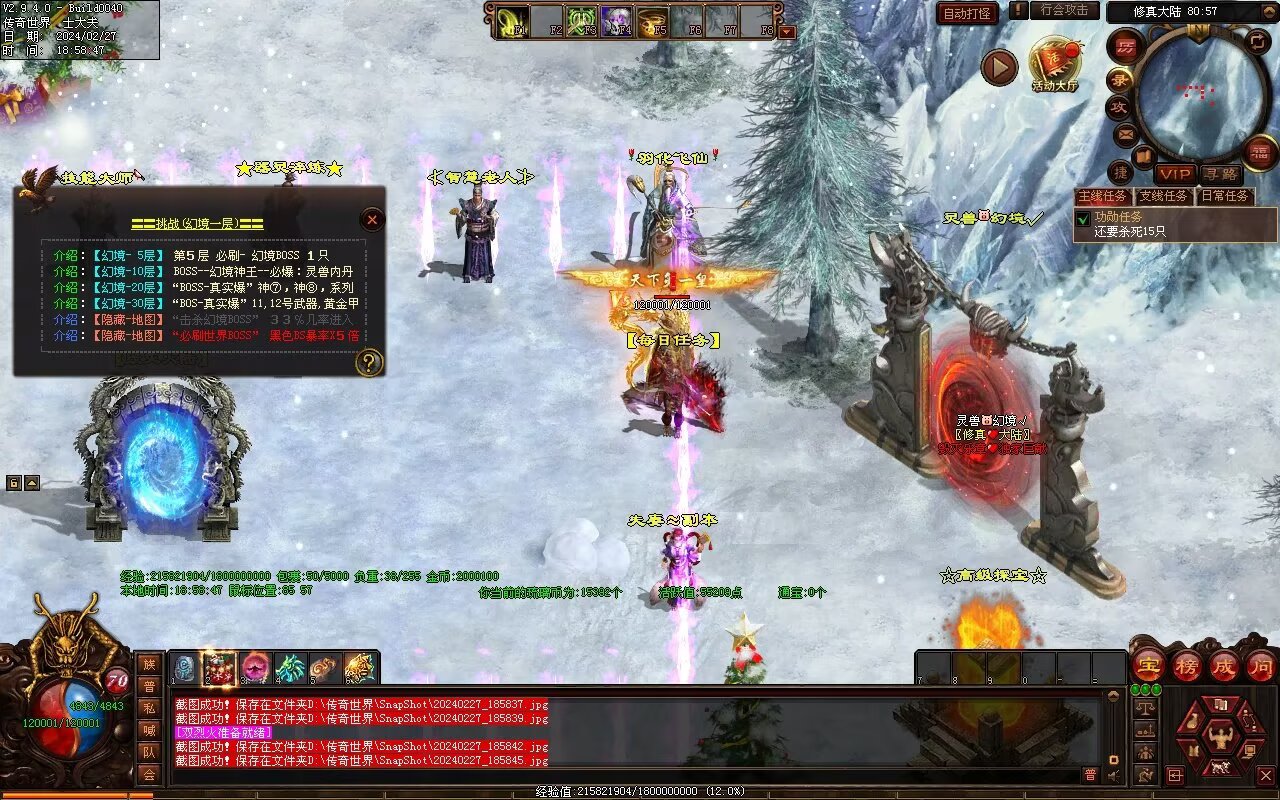Switch to the 主线任务 tab

click(x=1102, y=196)
